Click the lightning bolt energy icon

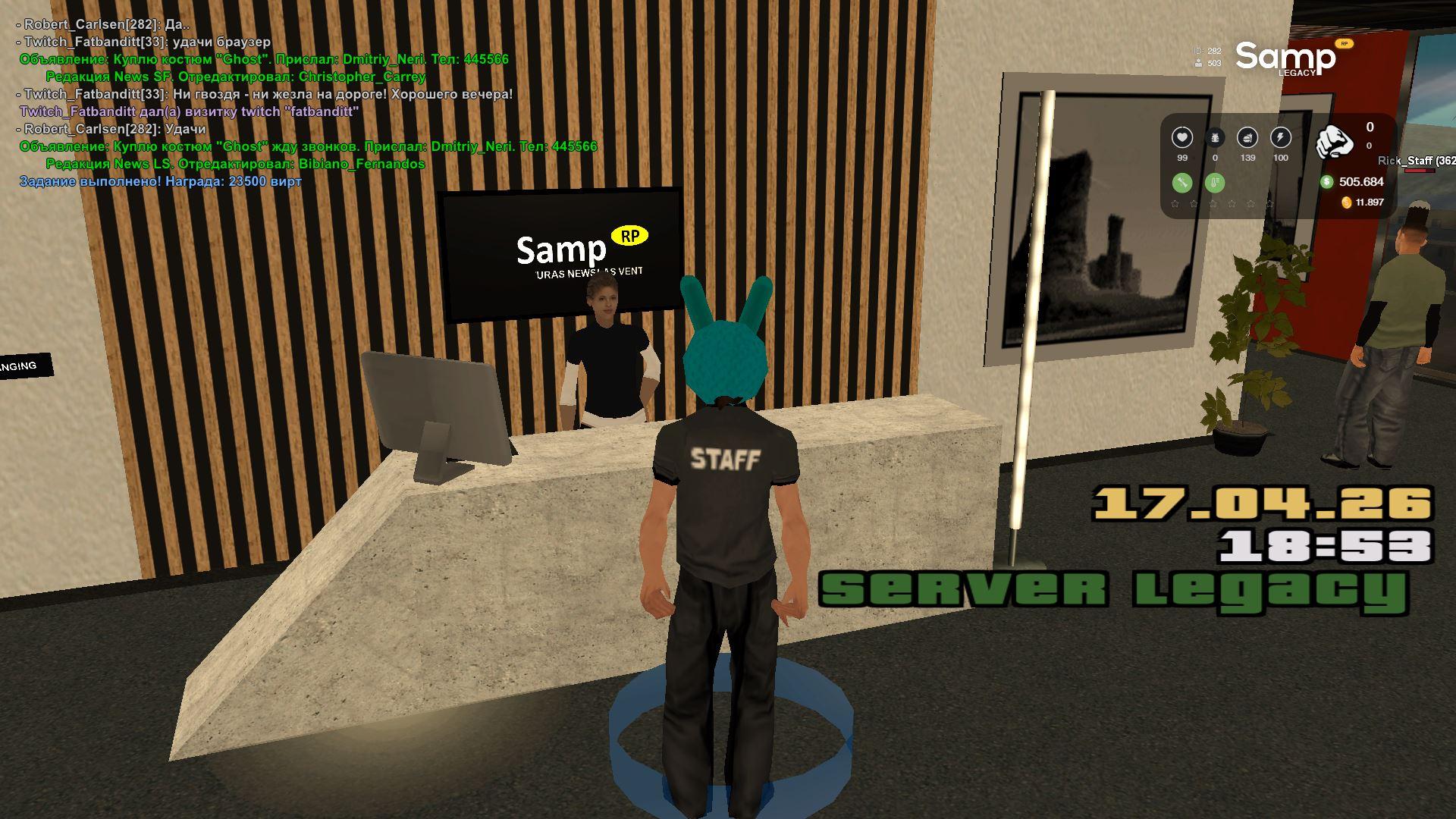[x=1281, y=138]
